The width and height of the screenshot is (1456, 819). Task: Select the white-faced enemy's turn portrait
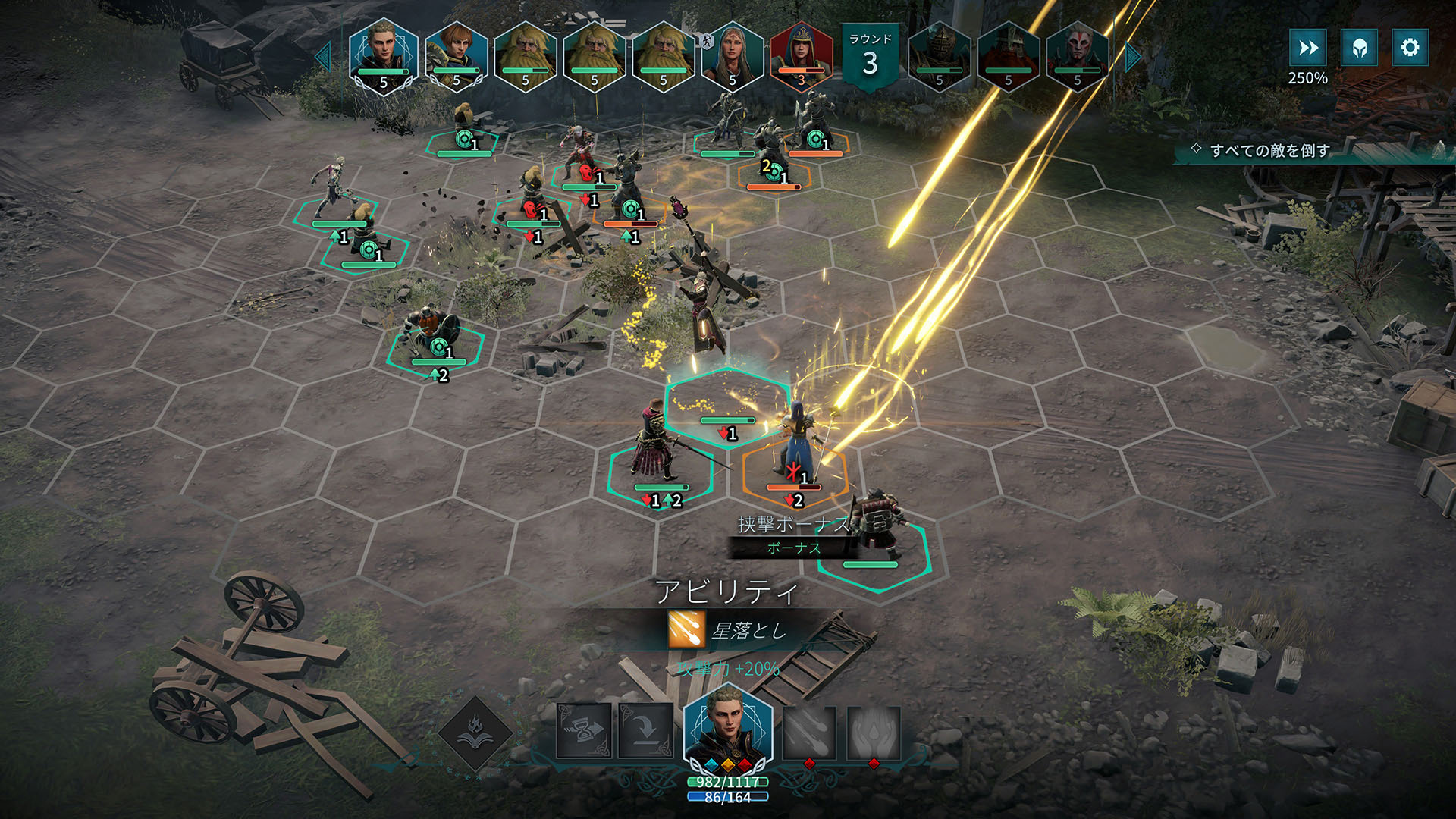point(1077,56)
